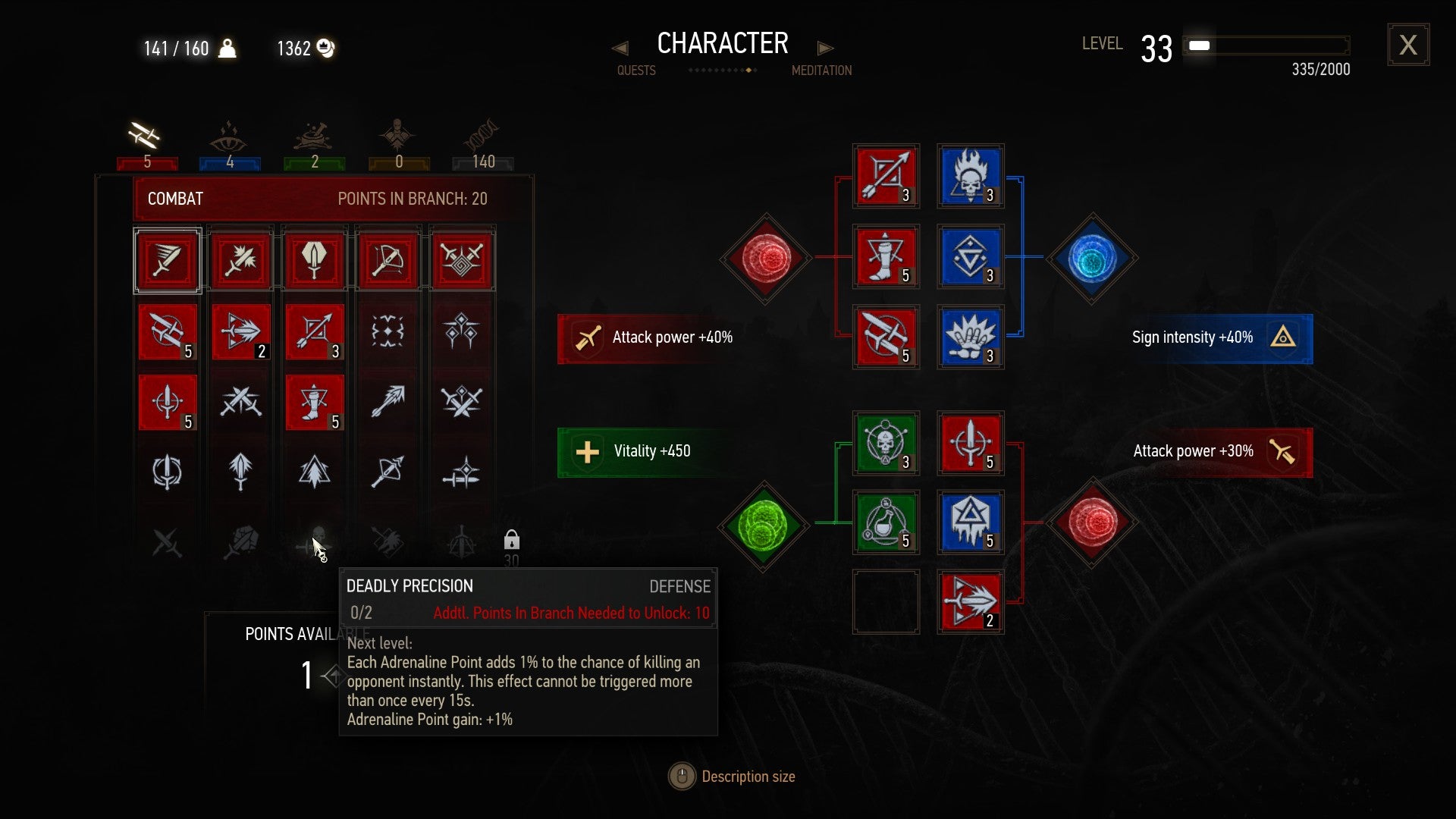Select the Alchemy branch mortar icon
Image resolution: width=1456 pixels, height=819 pixels.
[x=313, y=136]
